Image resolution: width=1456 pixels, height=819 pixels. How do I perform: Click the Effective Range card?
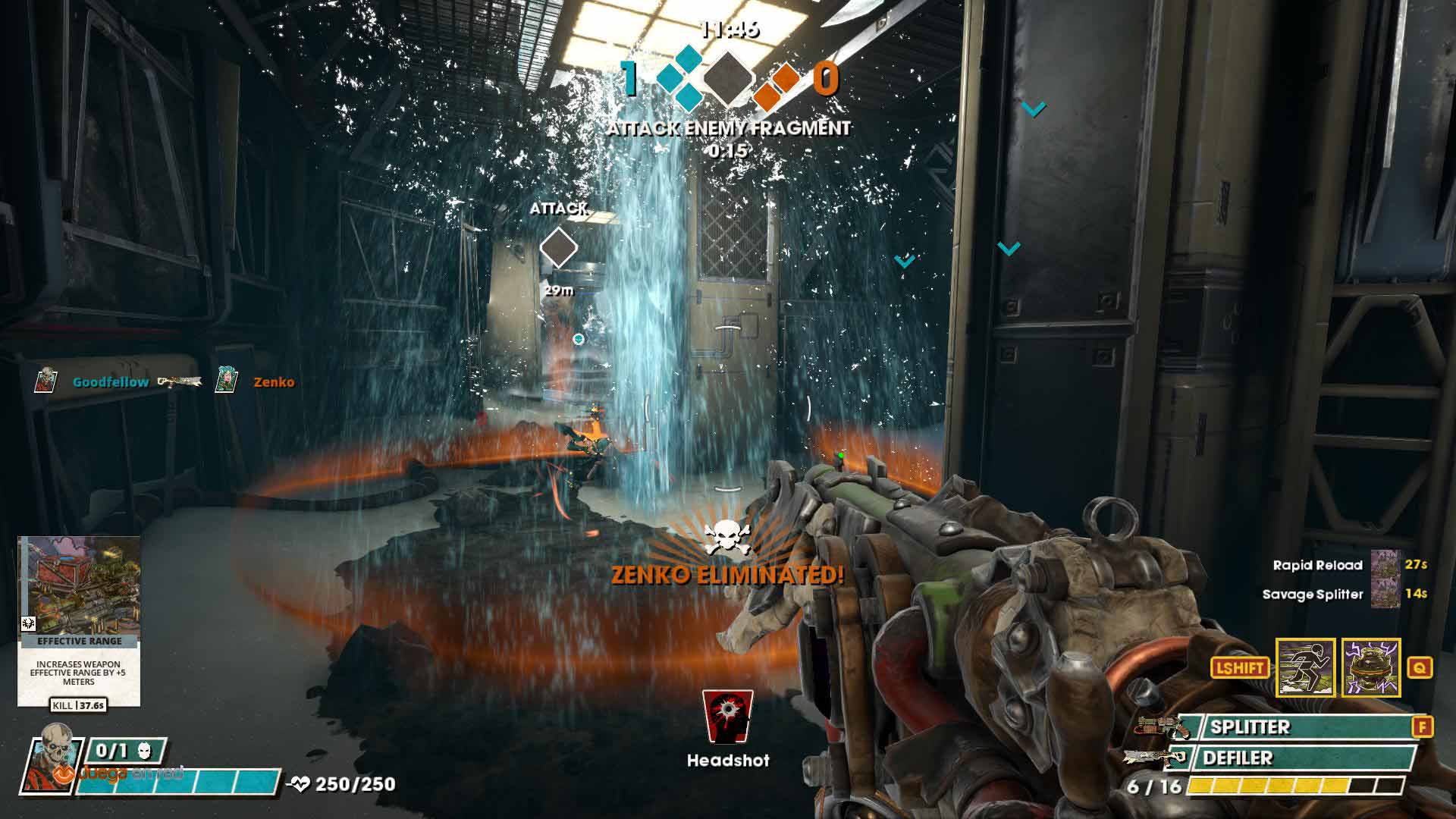pyautogui.click(x=79, y=620)
